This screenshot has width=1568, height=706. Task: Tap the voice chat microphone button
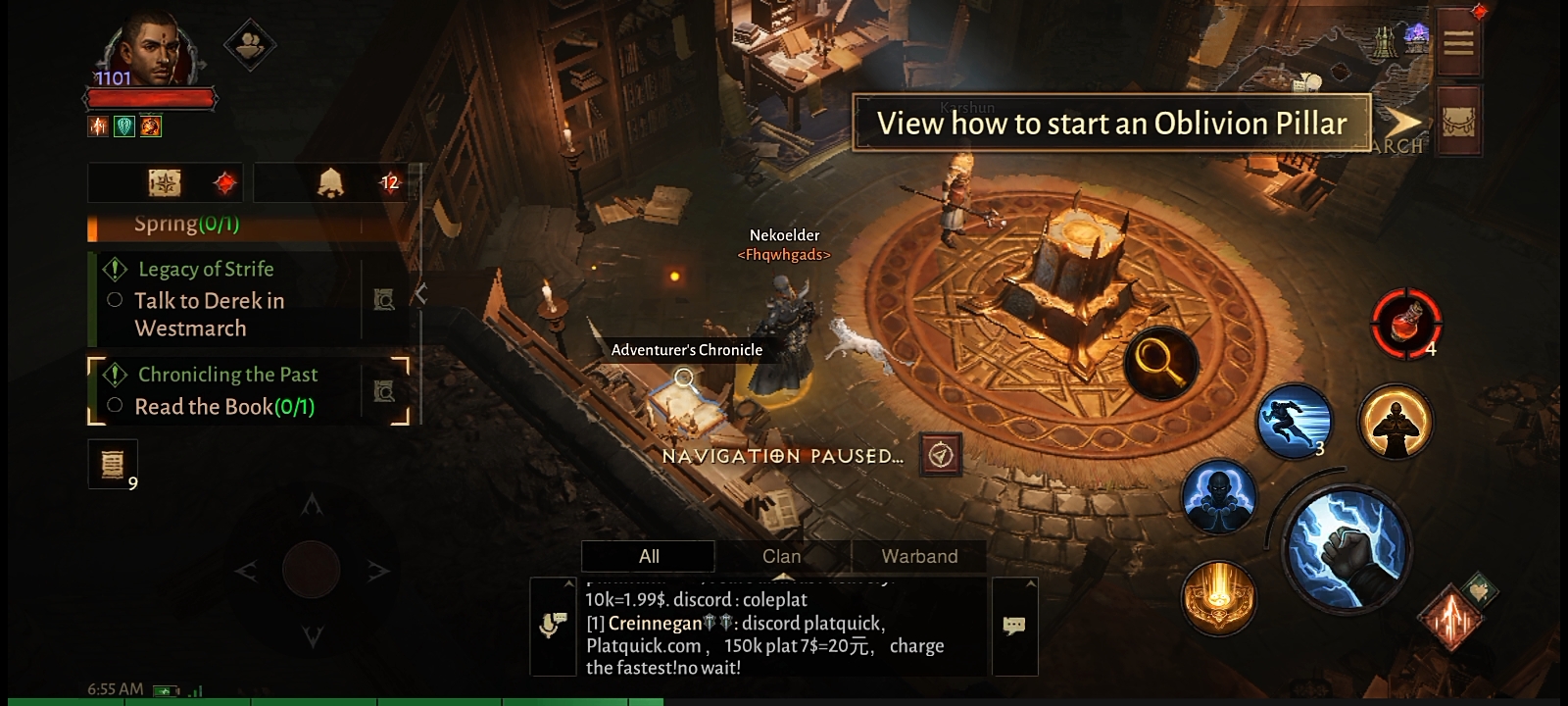tap(553, 626)
